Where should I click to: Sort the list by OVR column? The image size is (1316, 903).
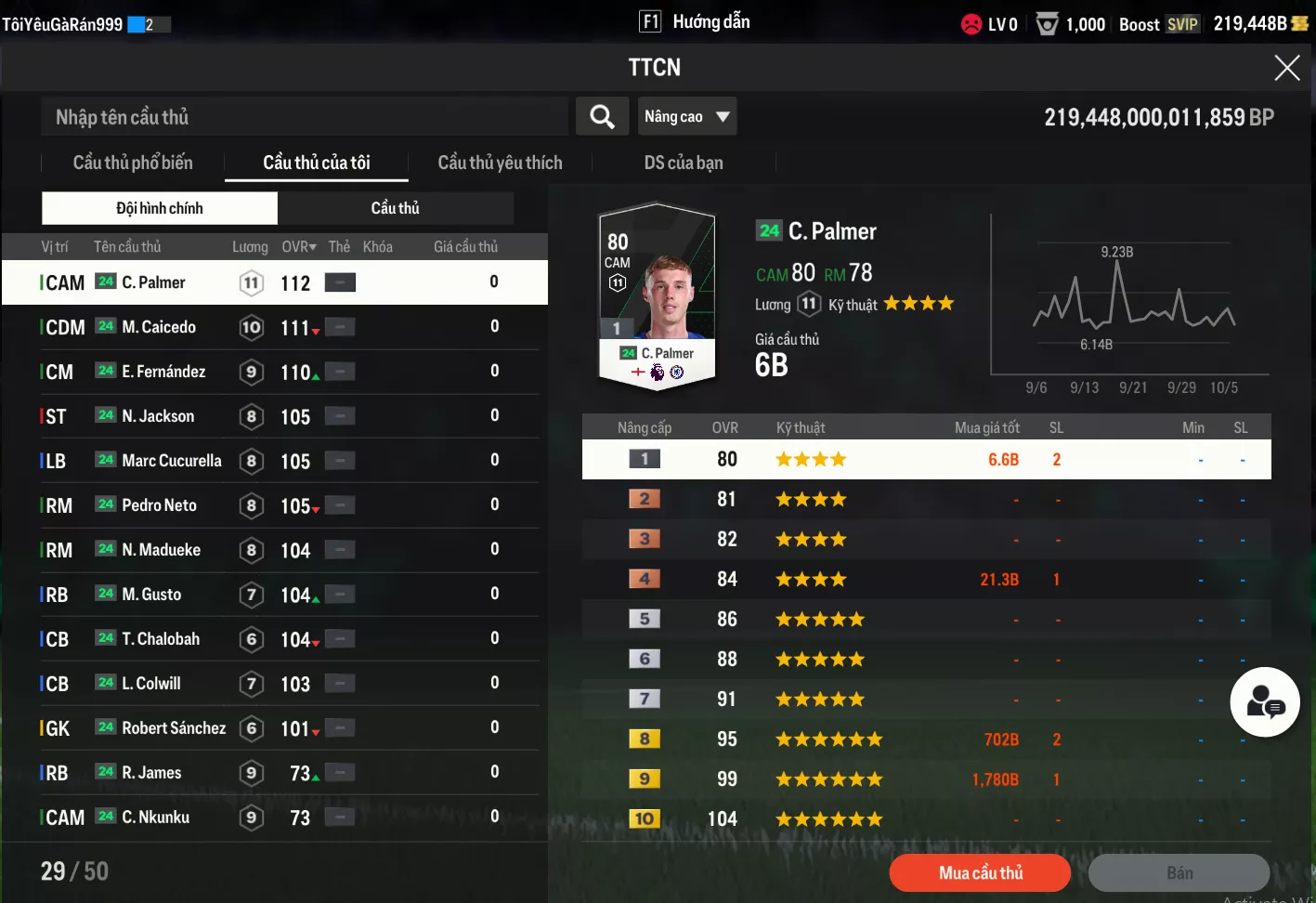pos(299,247)
